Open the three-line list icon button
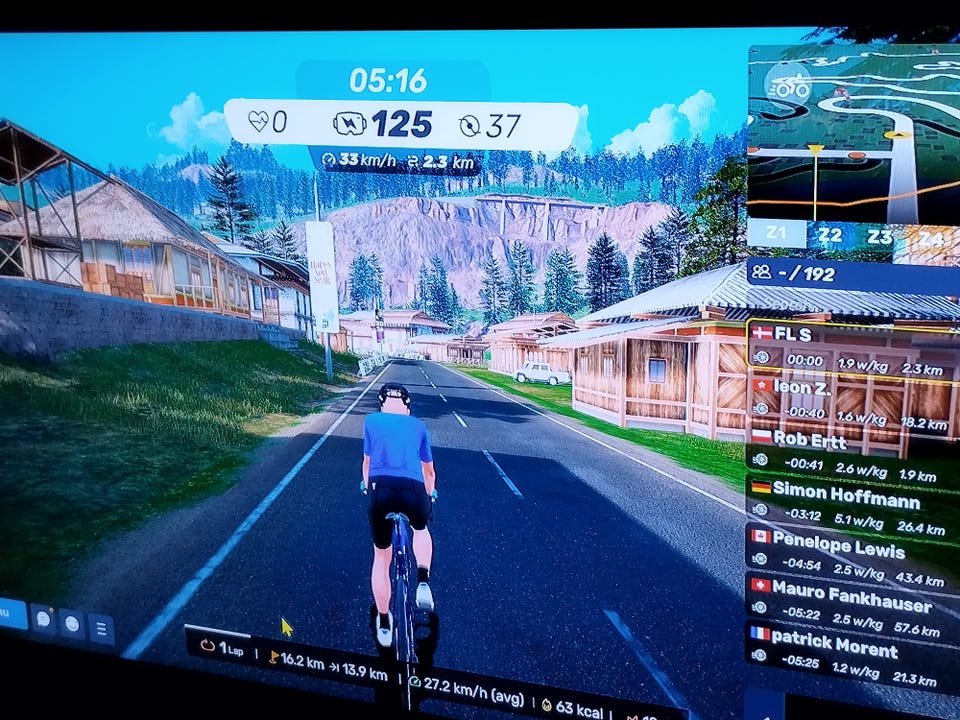960x720 pixels. pyautogui.click(x=101, y=630)
